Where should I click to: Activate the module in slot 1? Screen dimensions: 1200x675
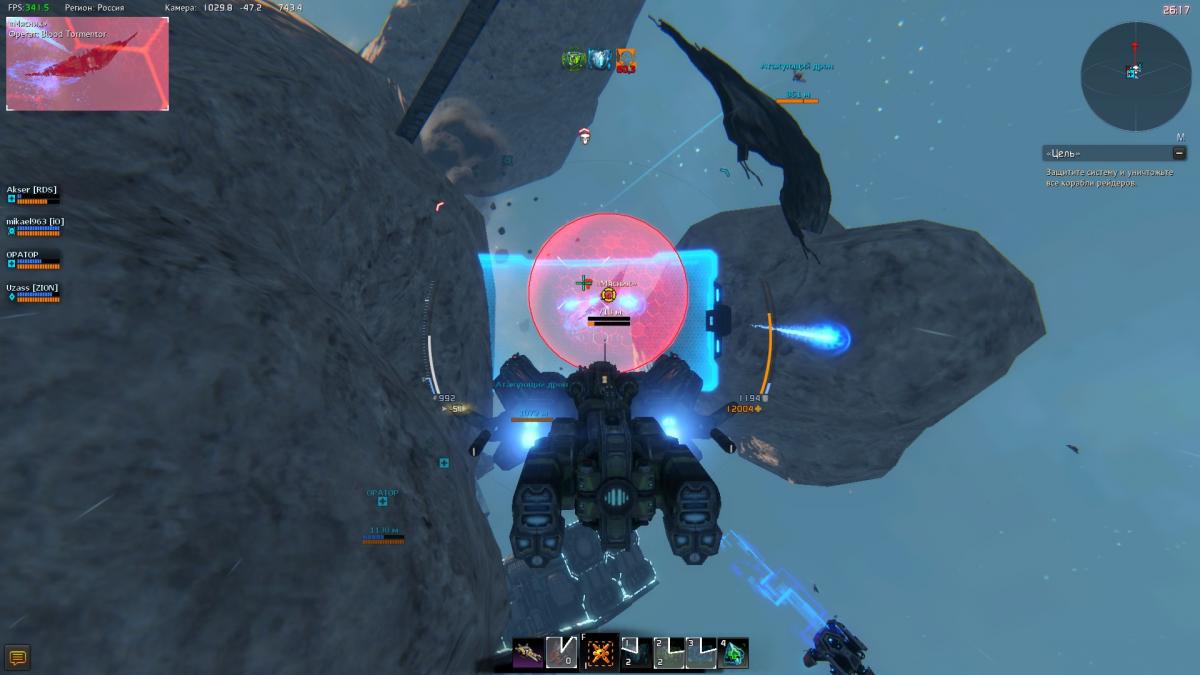click(636, 653)
